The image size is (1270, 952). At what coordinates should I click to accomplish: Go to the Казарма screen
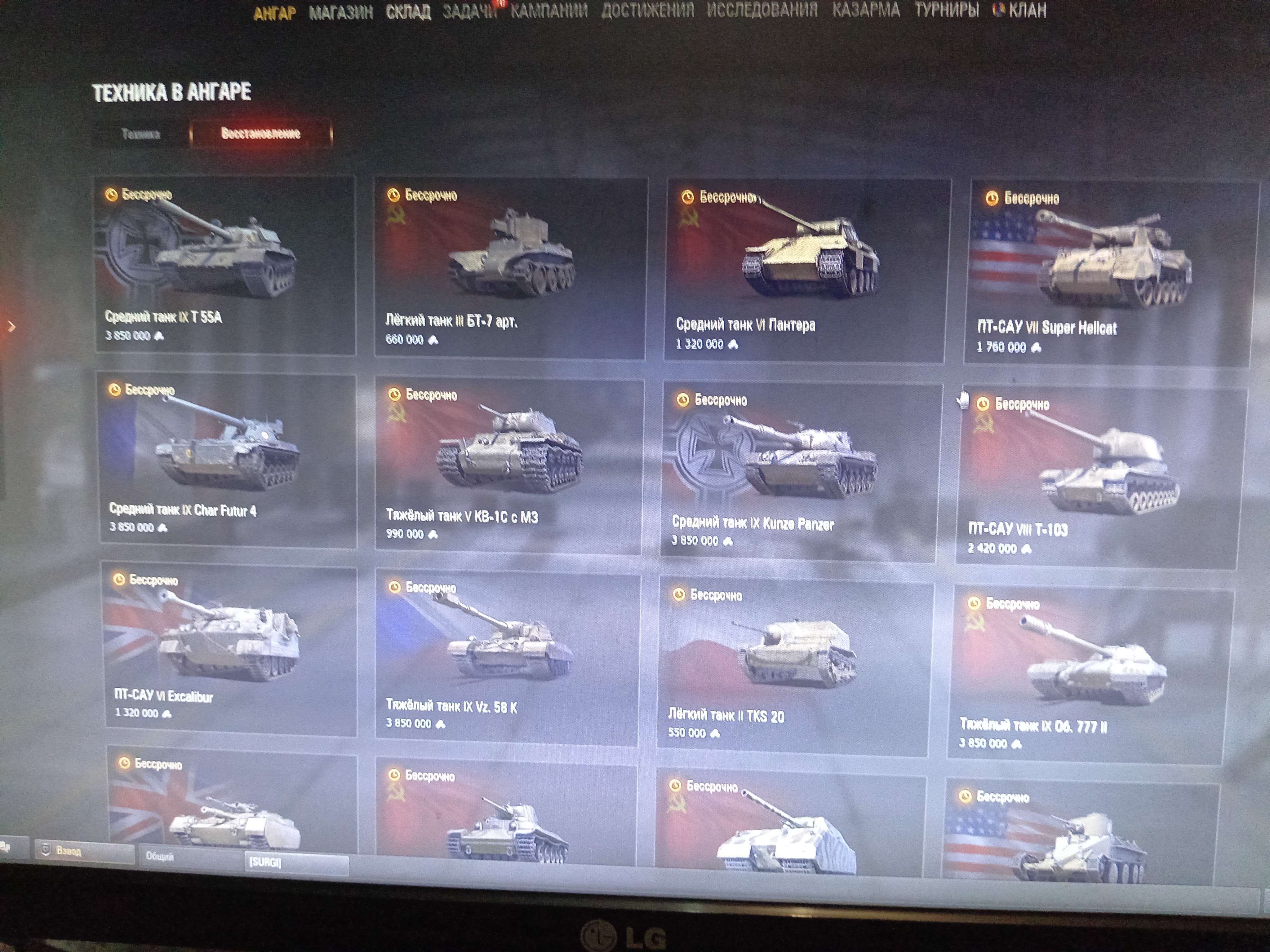[x=866, y=10]
